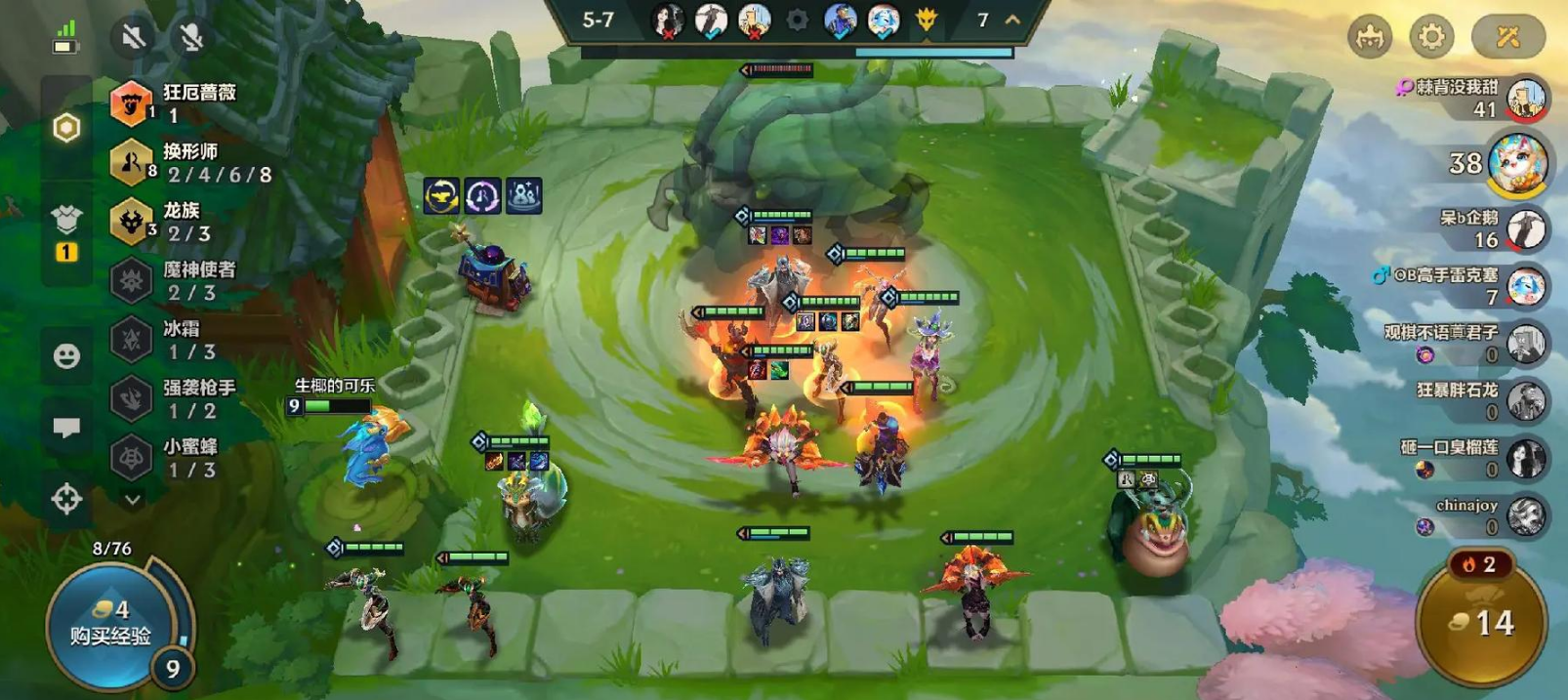Toggle the speaker mute icon
Image resolution: width=1568 pixels, height=700 pixels.
tap(134, 37)
